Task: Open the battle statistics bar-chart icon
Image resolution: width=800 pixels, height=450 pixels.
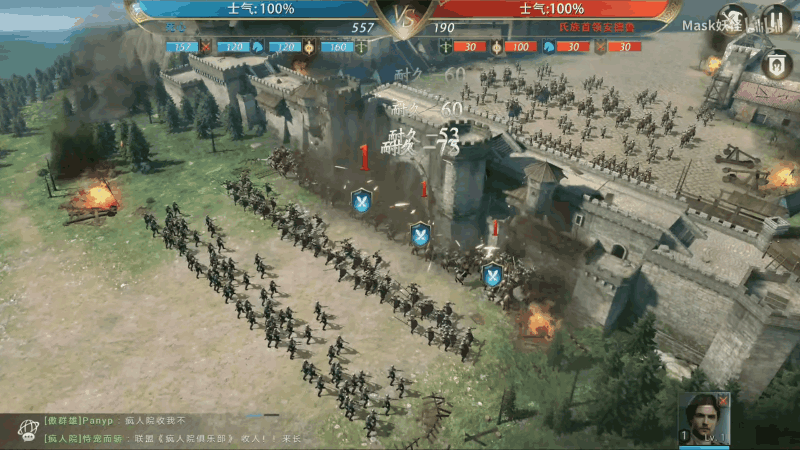Action: coord(776,20)
